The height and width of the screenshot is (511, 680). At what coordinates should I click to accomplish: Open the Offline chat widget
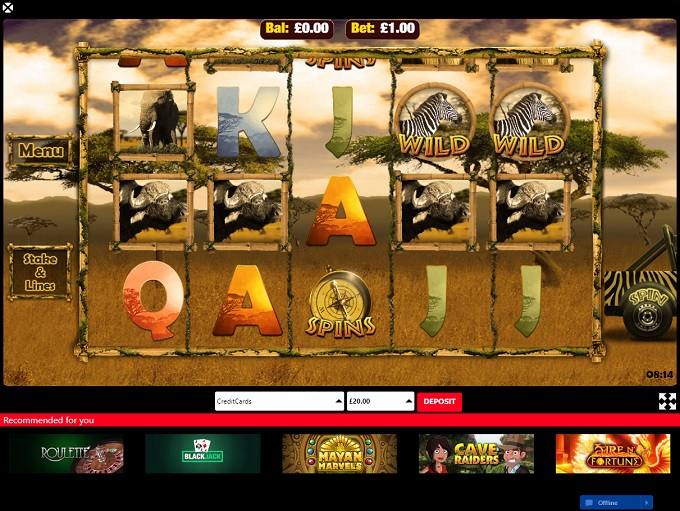616,502
